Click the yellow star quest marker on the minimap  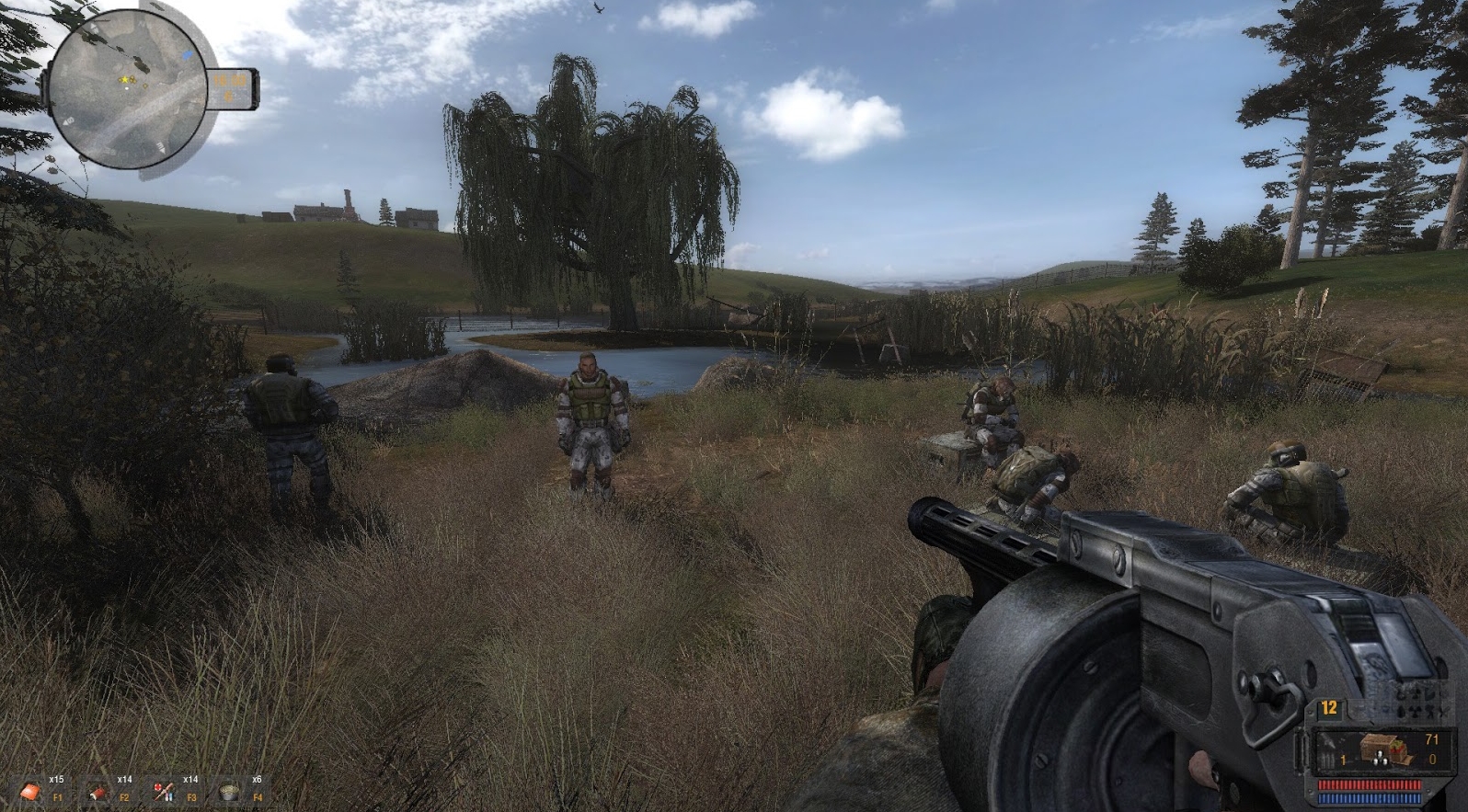[124, 79]
